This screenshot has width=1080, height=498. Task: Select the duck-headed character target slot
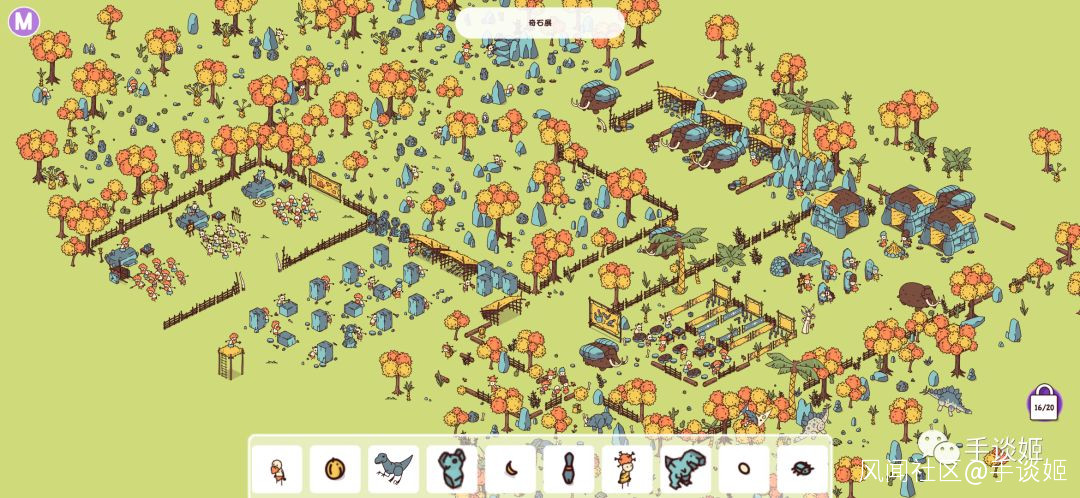tap(277, 468)
